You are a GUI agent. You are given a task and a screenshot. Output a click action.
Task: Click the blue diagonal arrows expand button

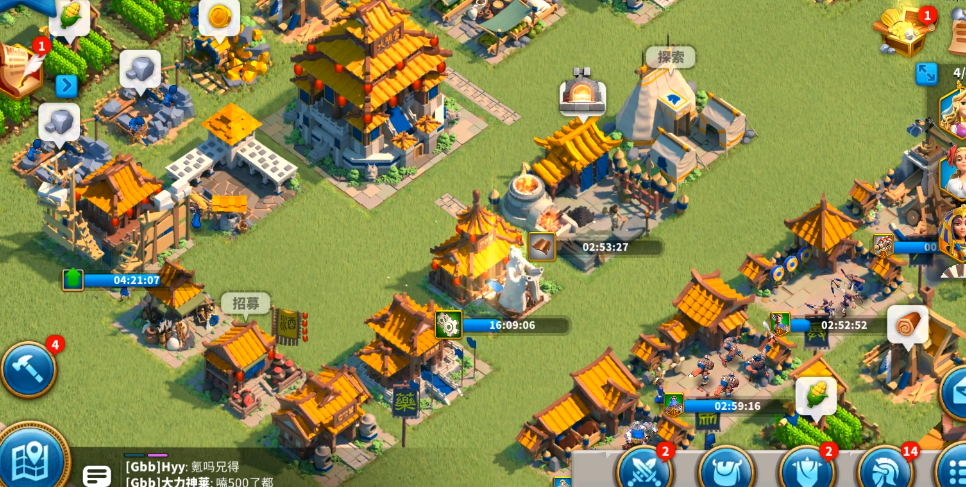926,74
